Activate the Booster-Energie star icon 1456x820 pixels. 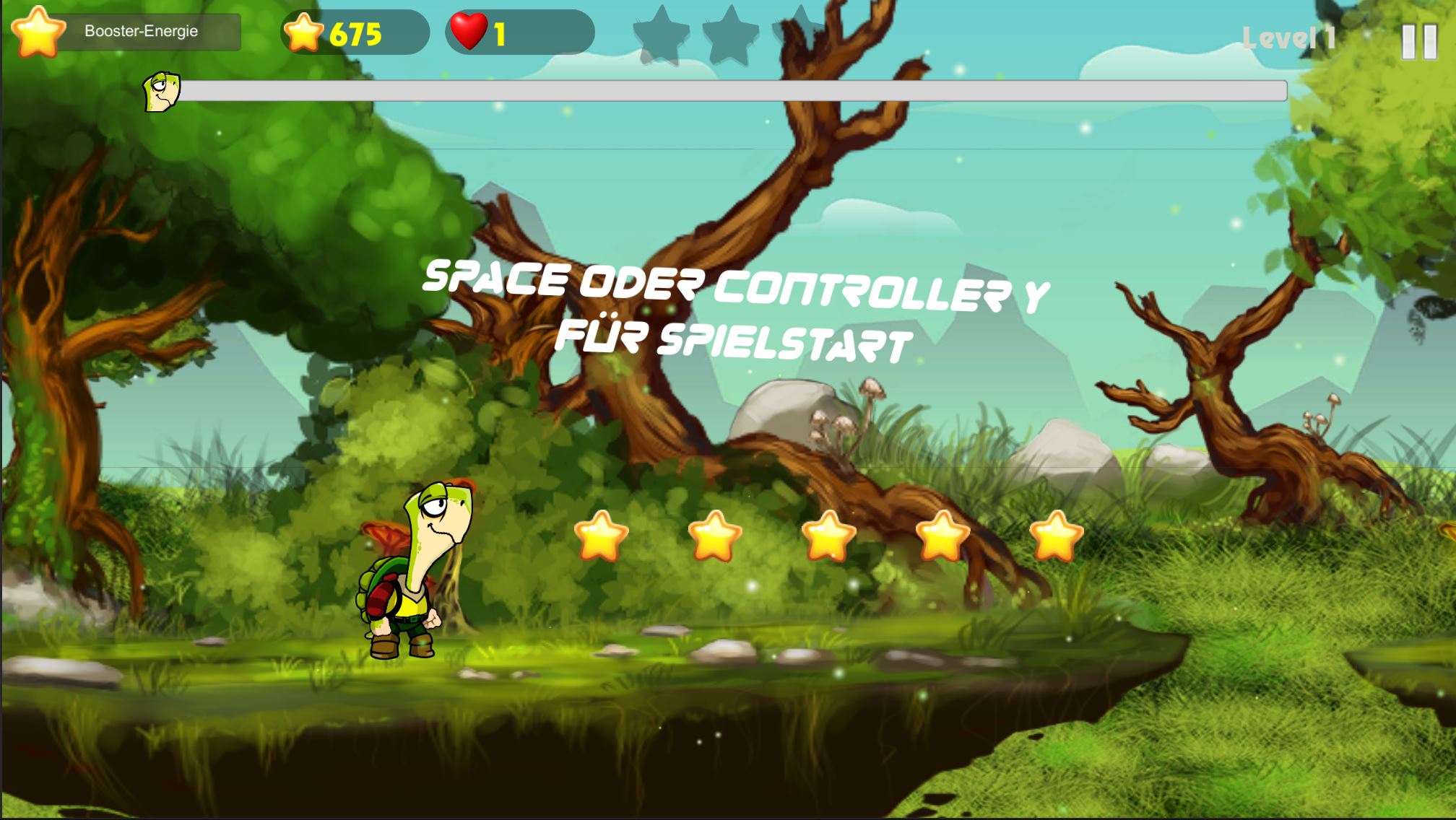coord(38,32)
